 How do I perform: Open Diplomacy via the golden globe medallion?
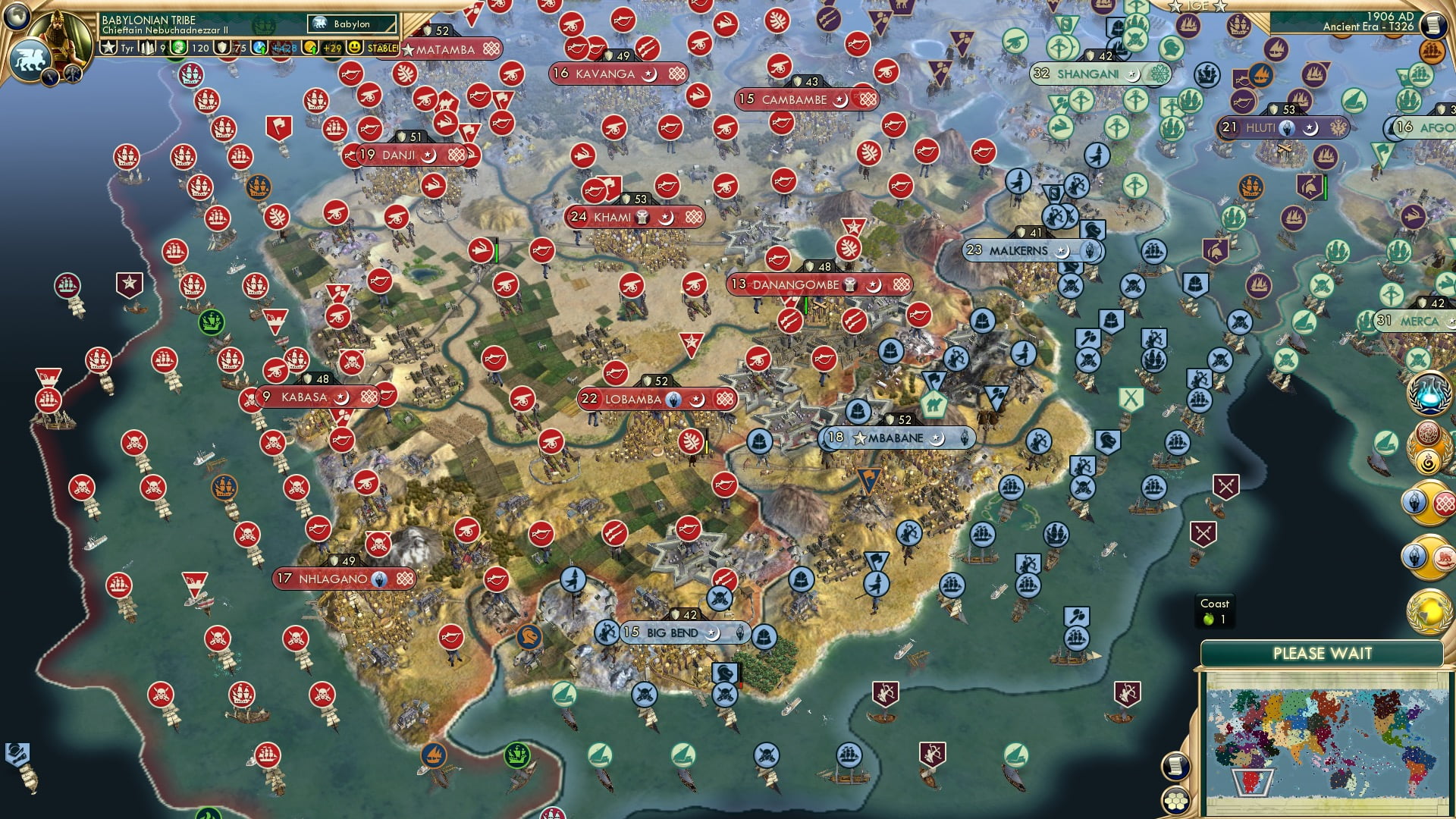point(1429,611)
